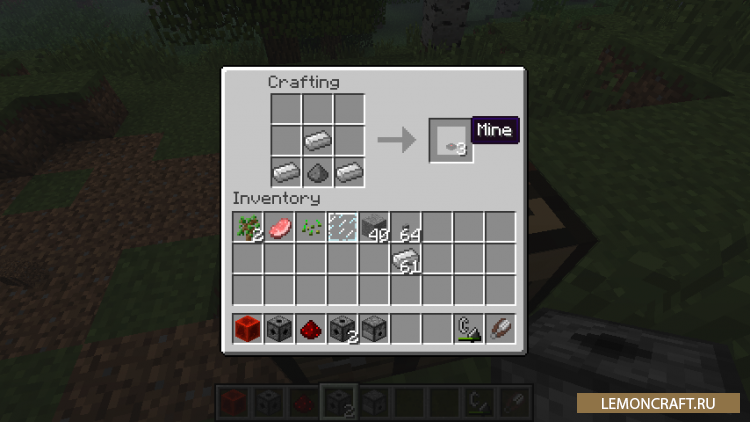The width and height of the screenshot is (750, 422).
Task: Pick up the gunpowder in the crafting grid
Action: 318,171
